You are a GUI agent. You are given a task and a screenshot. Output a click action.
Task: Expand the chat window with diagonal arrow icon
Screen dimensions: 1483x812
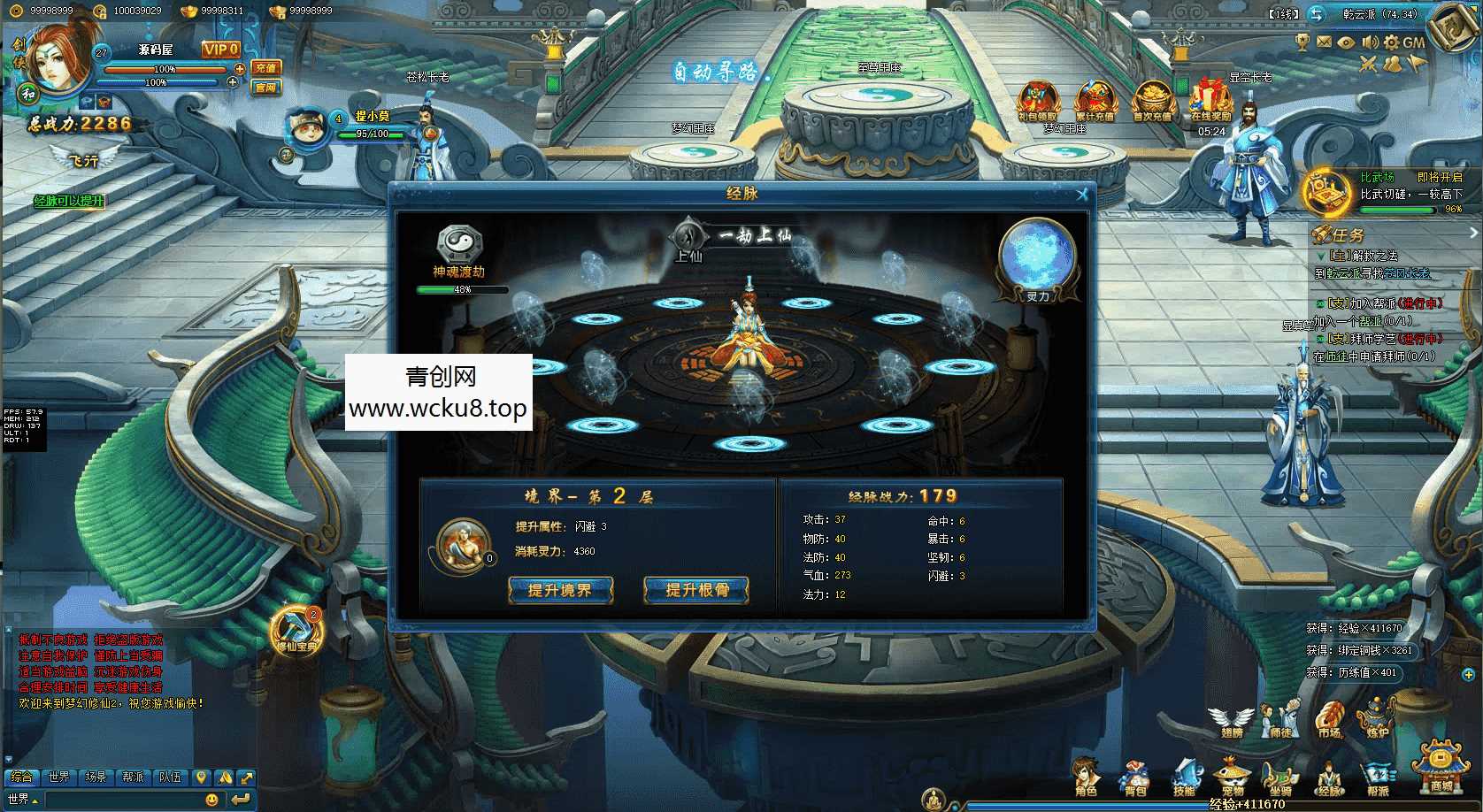pos(247,778)
